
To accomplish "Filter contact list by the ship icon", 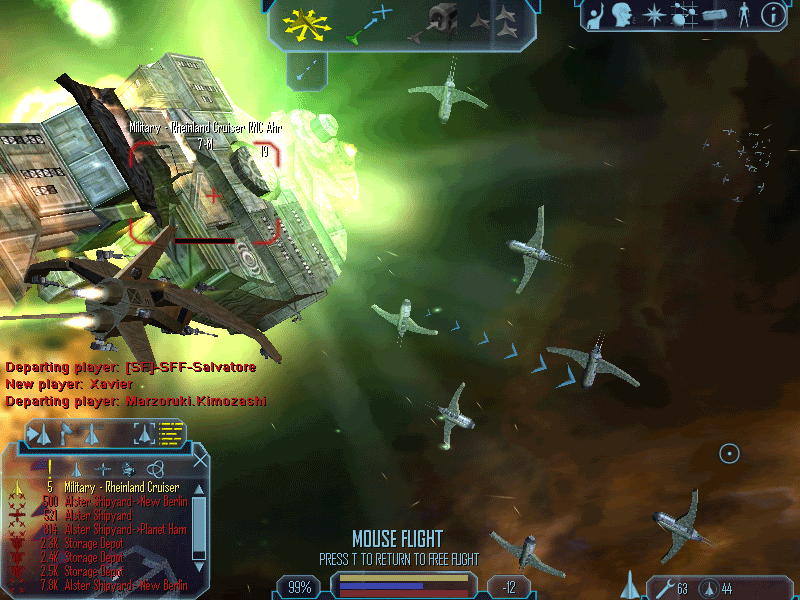I will coord(77,468).
